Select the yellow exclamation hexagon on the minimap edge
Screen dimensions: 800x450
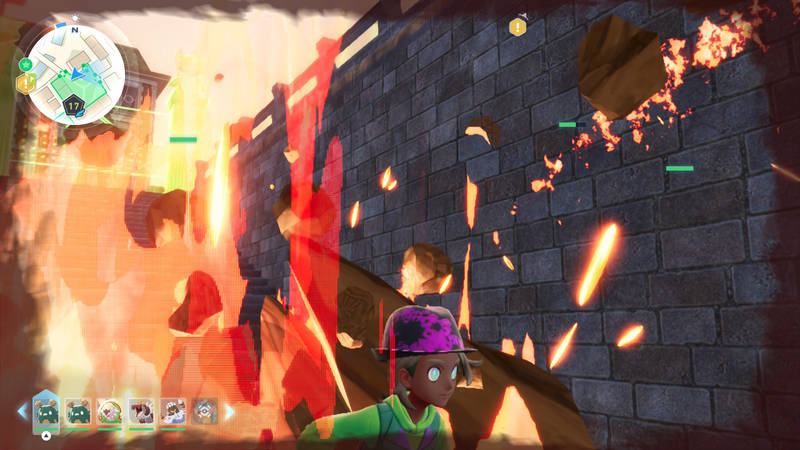tap(26, 84)
